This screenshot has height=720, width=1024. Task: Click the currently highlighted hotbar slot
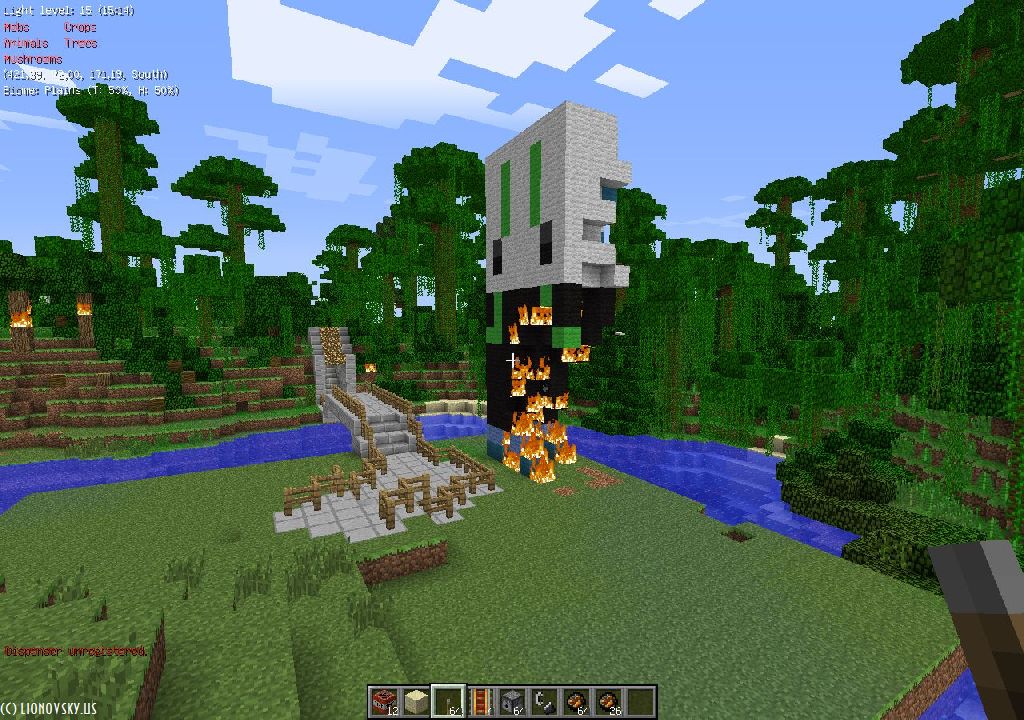(x=448, y=701)
